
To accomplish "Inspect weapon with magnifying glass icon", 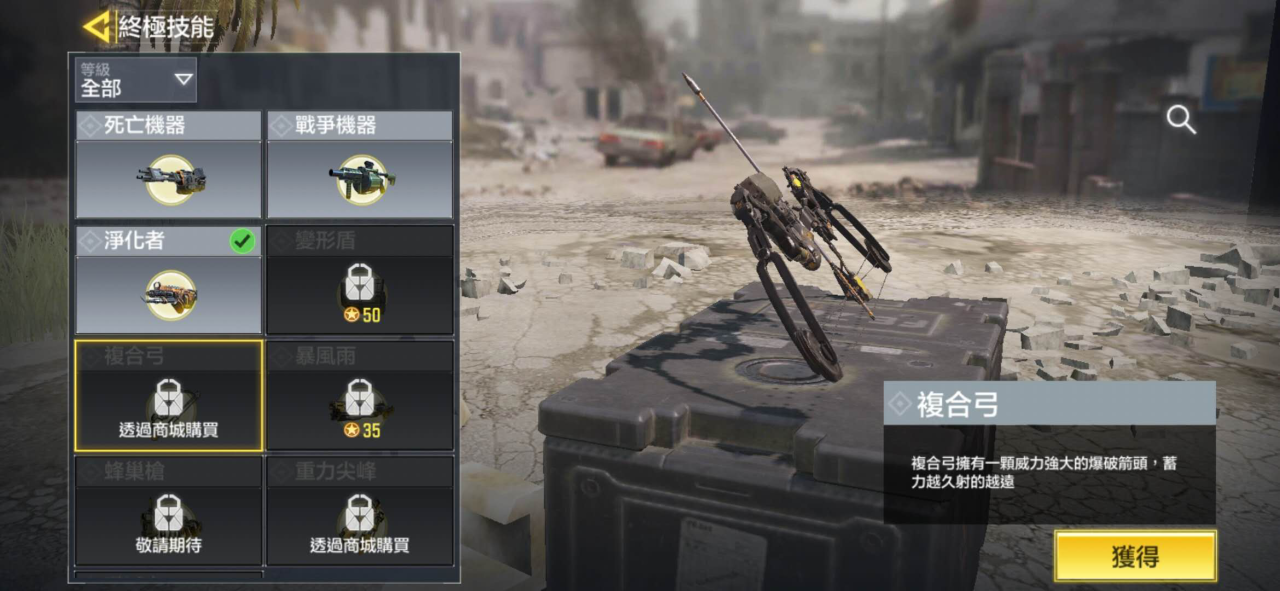I will point(1181,120).
